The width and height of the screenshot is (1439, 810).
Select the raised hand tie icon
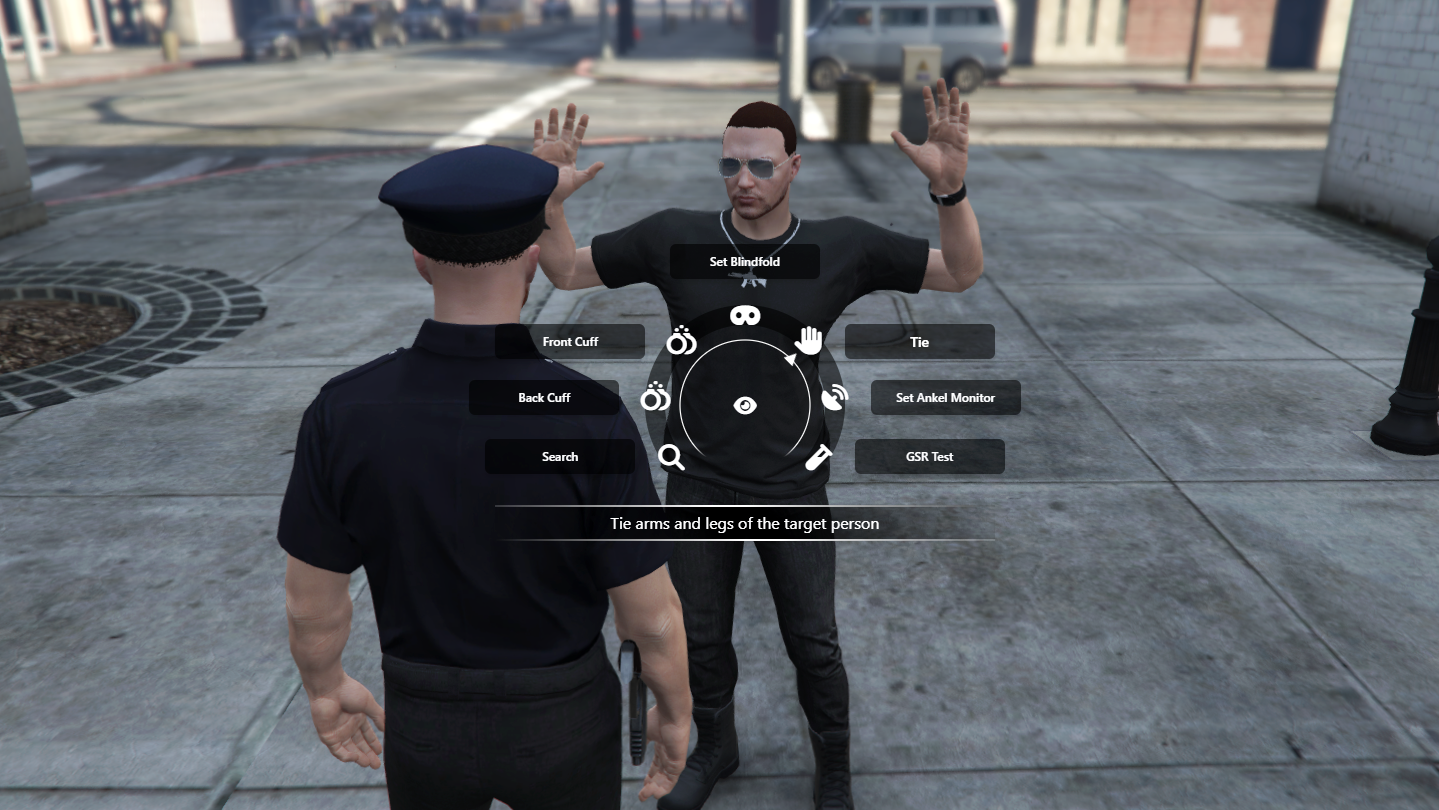(808, 341)
